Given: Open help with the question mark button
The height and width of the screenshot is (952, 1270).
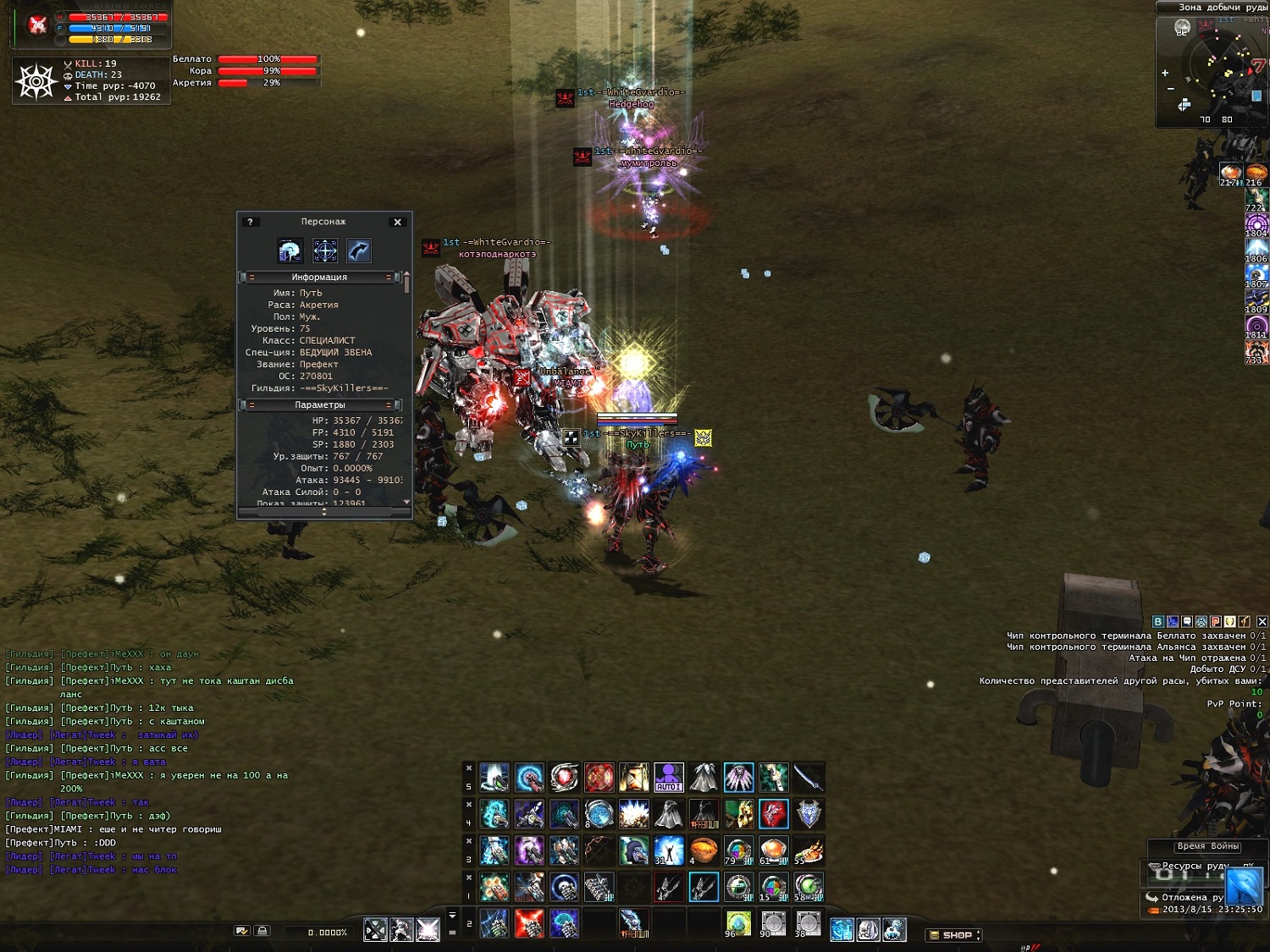Looking at the screenshot, I should [x=250, y=222].
